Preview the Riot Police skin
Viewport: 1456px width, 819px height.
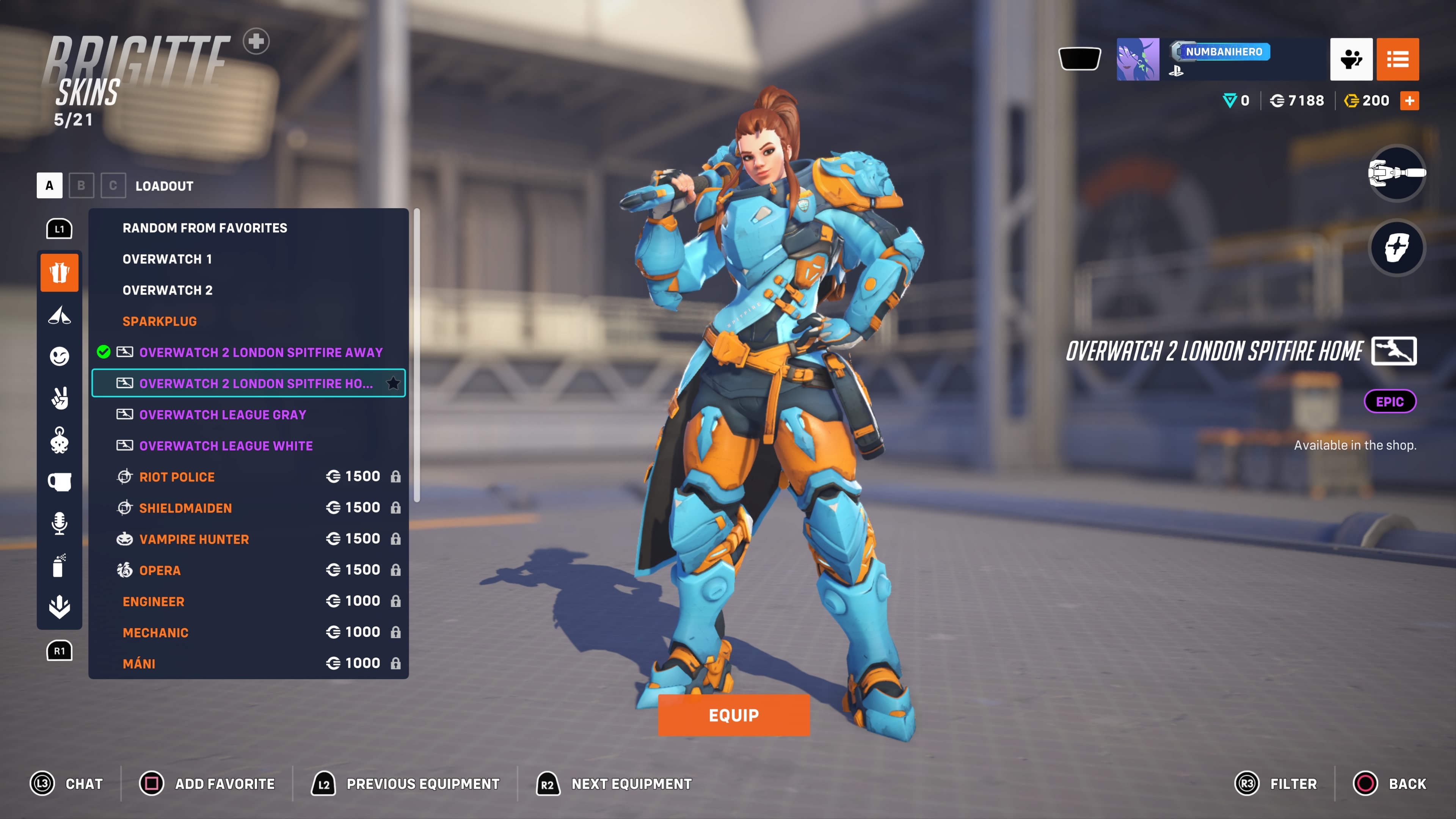[x=177, y=477]
